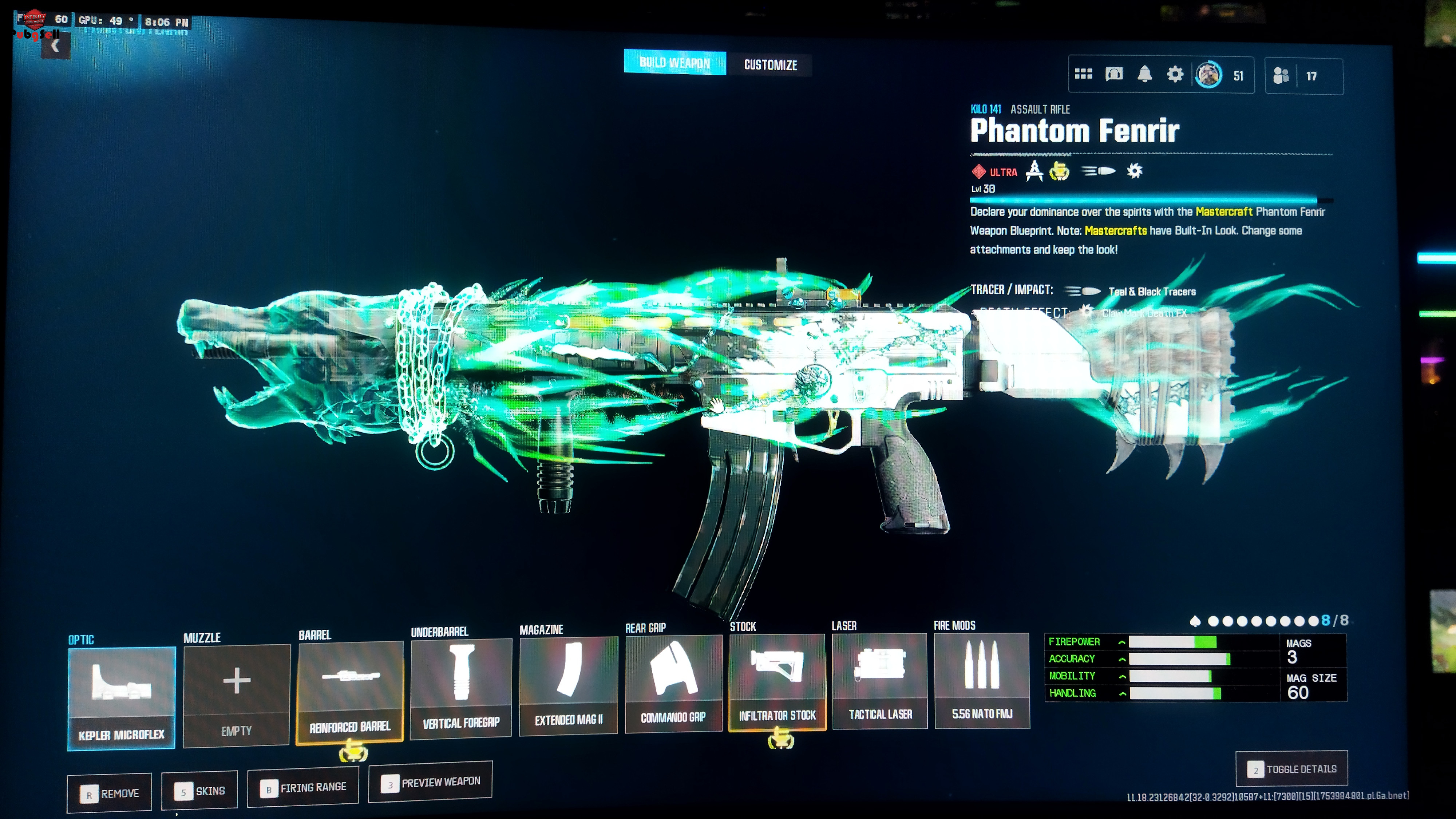This screenshot has height=819, width=1456.
Task: Choose the Reinforced Barrel slot
Action: click(349, 692)
